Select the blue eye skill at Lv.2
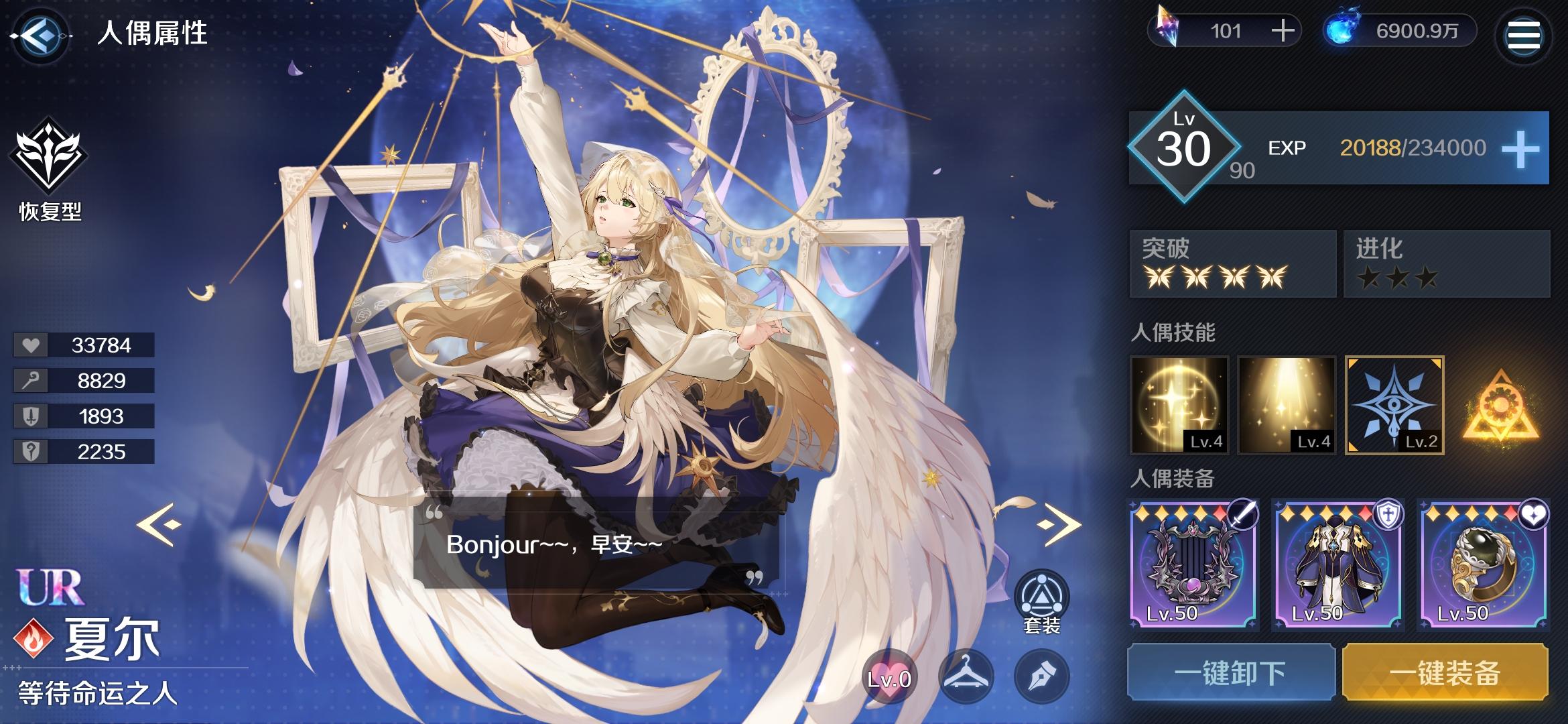Screen dimensions: 1568x724 (1395, 406)
